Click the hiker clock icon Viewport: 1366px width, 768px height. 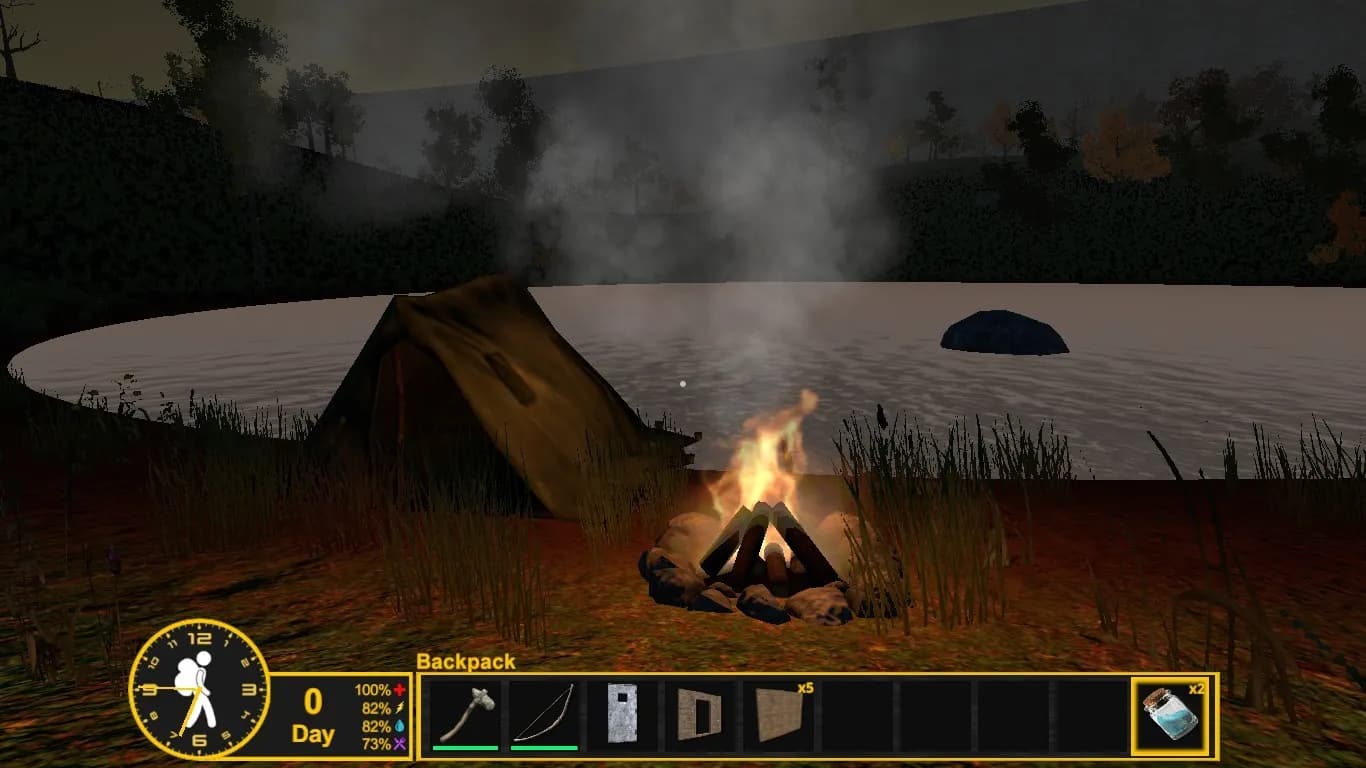click(199, 688)
